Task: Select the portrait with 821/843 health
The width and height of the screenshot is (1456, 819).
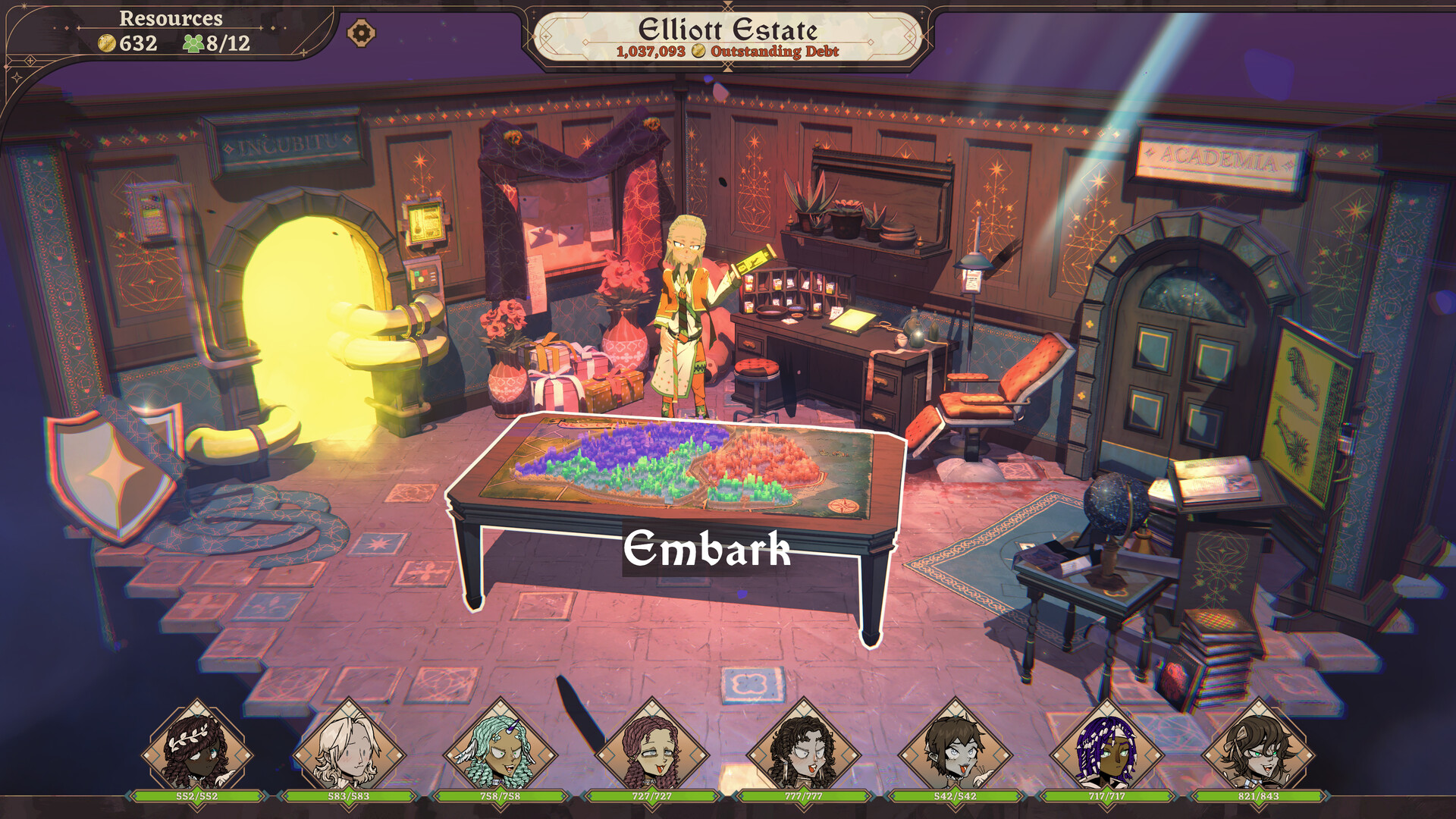Action: pos(1259,747)
